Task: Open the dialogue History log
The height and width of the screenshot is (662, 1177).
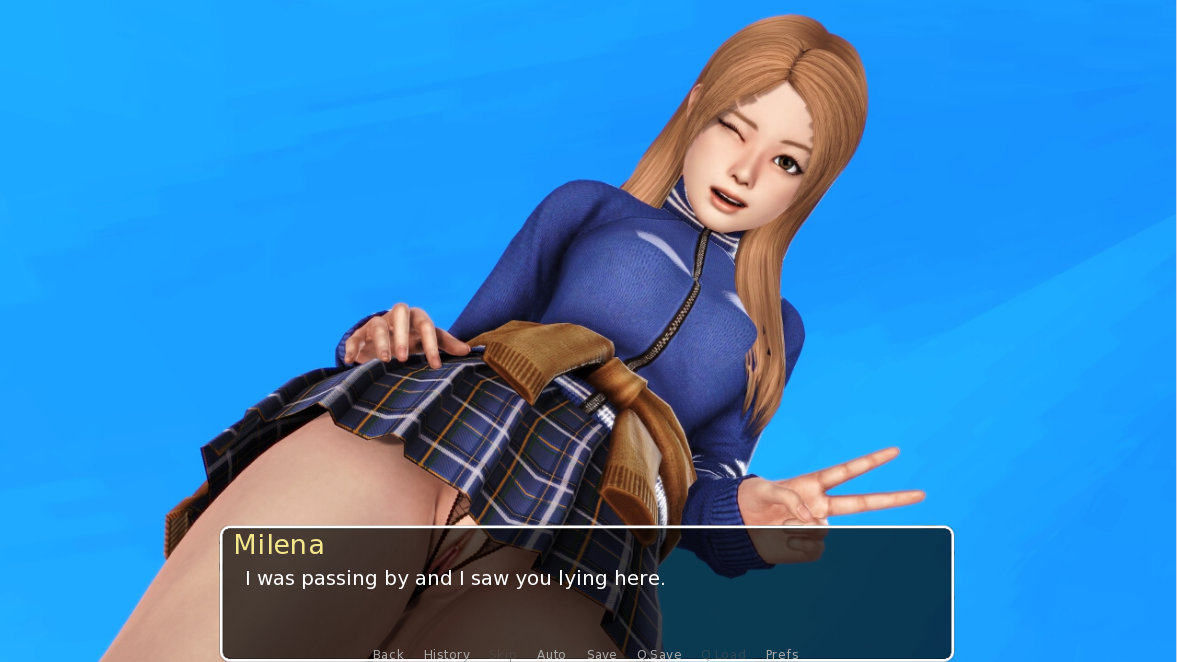Action: tap(446, 654)
